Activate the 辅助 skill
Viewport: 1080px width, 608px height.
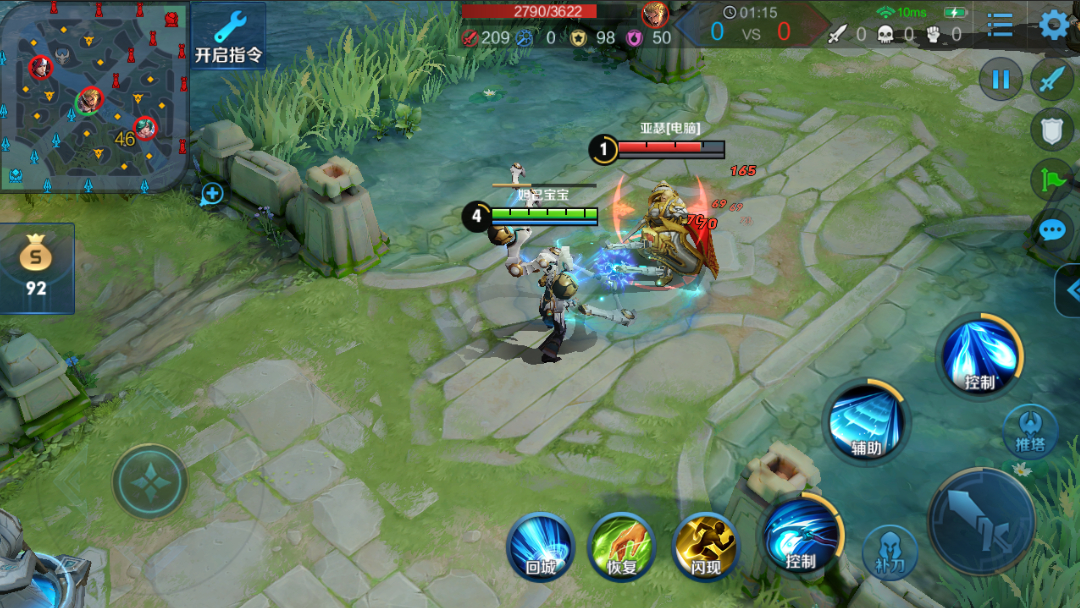(x=866, y=422)
